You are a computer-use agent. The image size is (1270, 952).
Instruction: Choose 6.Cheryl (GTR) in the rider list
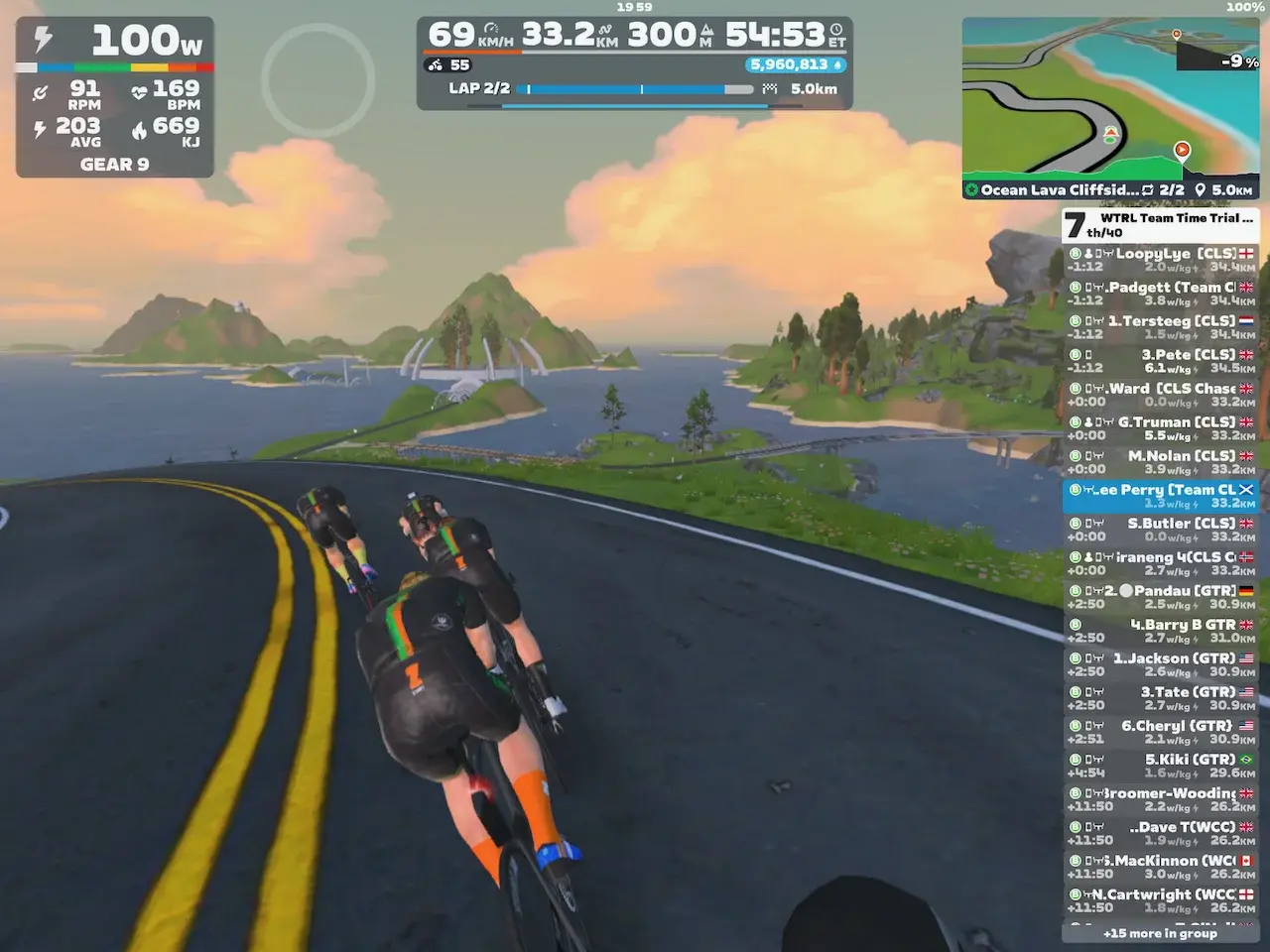(x=1161, y=732)
